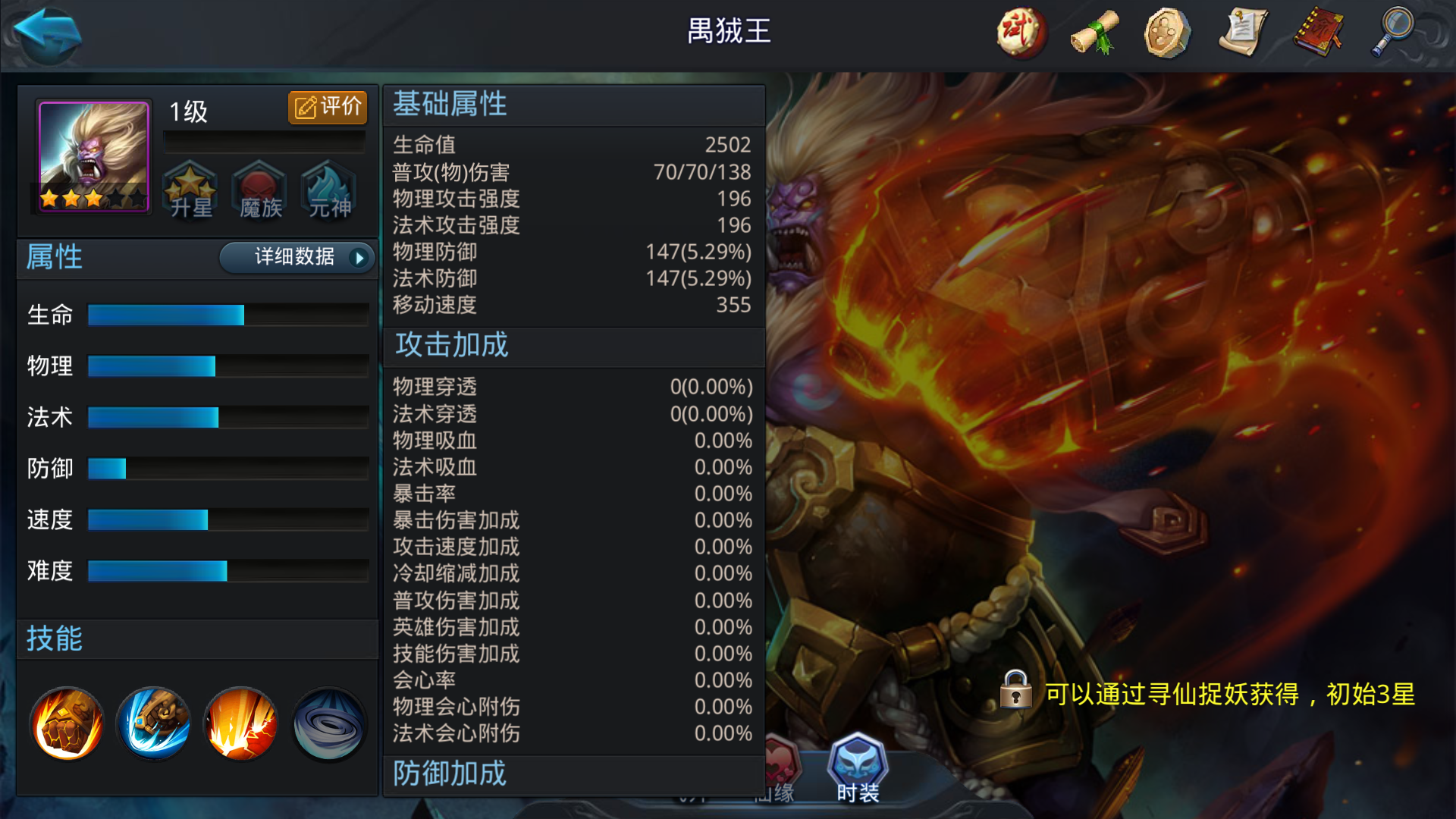Select the first fist skill icon
This screenshot has height=819, width=1456.
click(66, 723)
